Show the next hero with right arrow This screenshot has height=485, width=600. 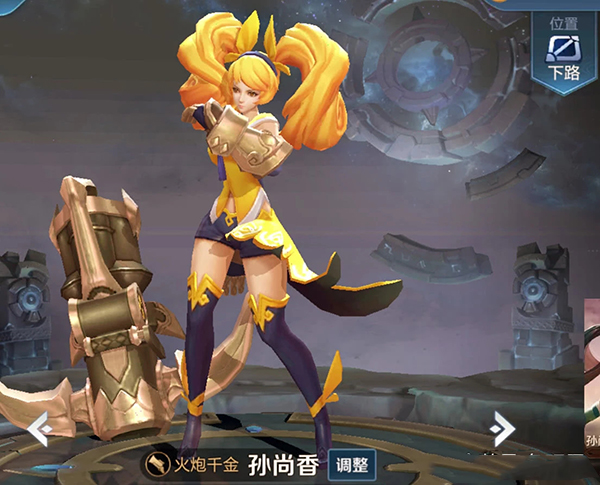(x=502, y=428)
